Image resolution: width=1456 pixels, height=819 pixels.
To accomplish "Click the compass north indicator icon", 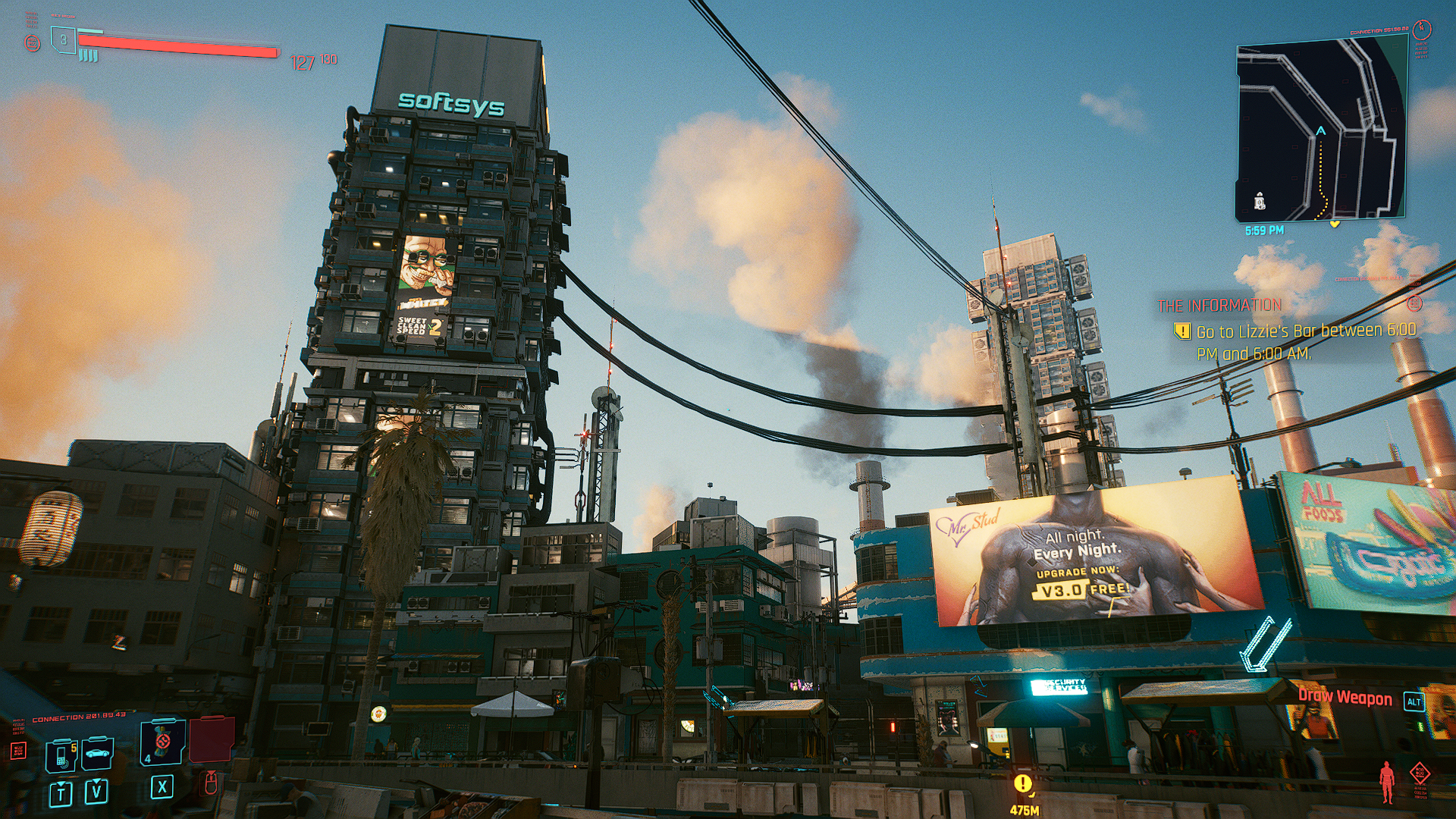I will (x=1422, y=29).
